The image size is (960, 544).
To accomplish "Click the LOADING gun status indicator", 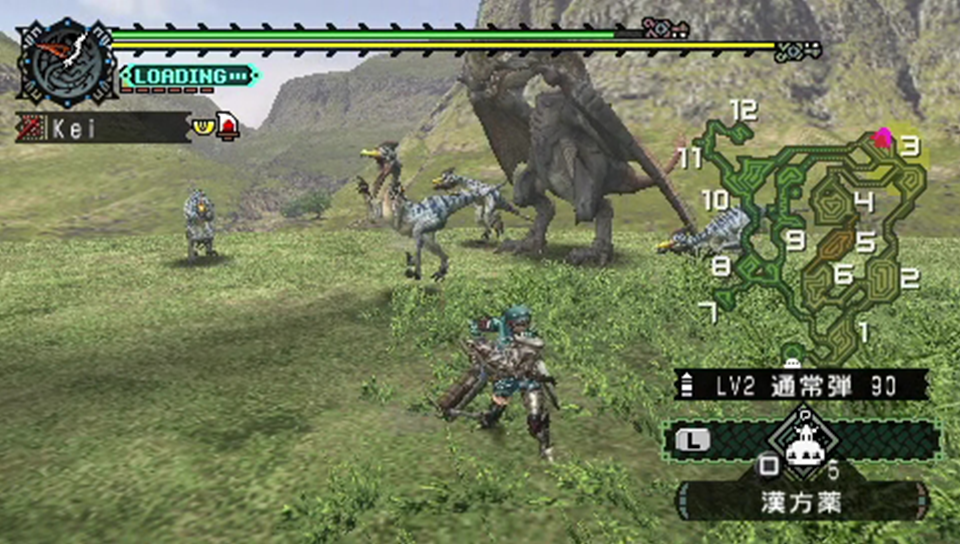I will click(x=189, y=76).
